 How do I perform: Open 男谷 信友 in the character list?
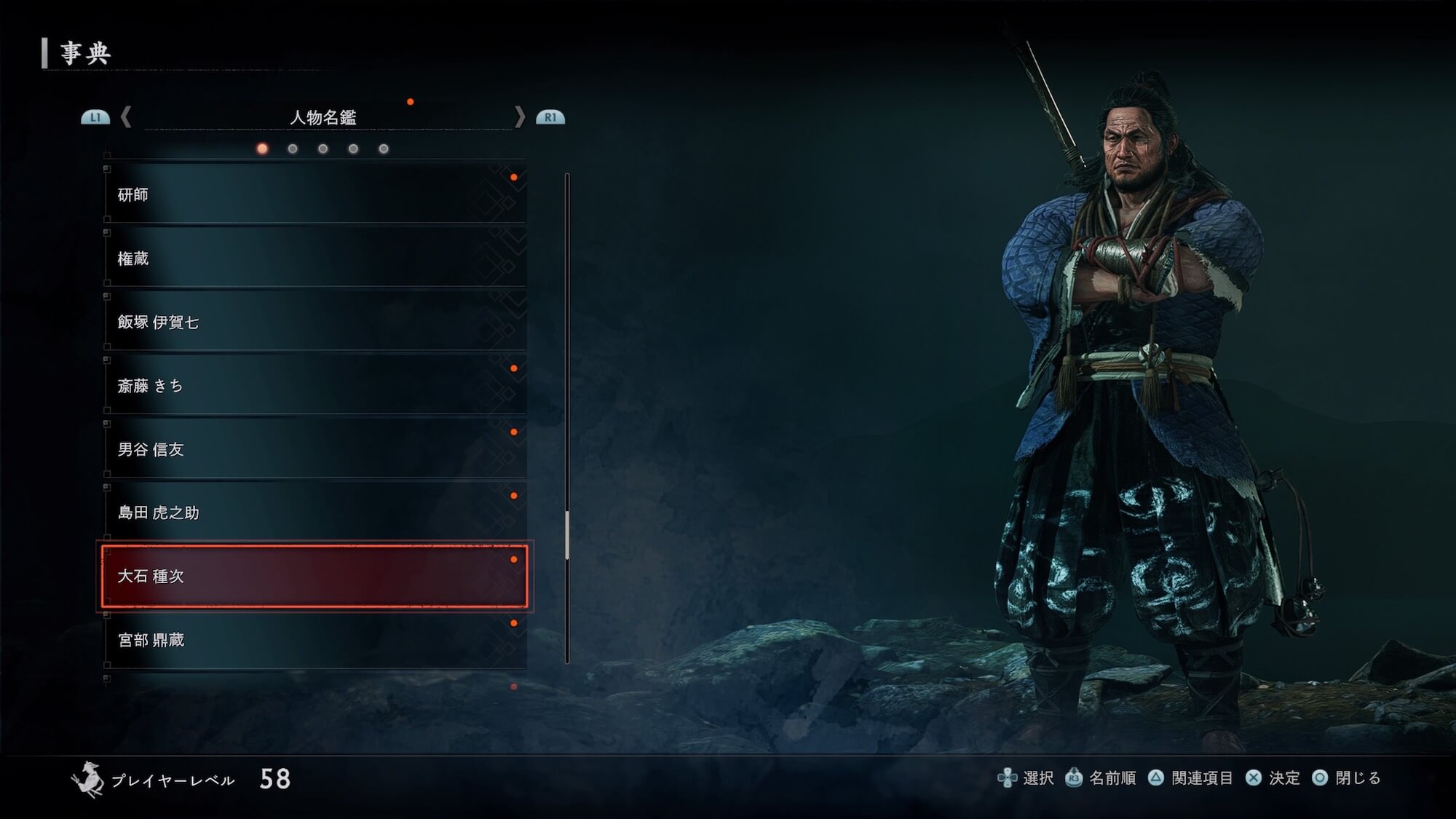(314, 449)
